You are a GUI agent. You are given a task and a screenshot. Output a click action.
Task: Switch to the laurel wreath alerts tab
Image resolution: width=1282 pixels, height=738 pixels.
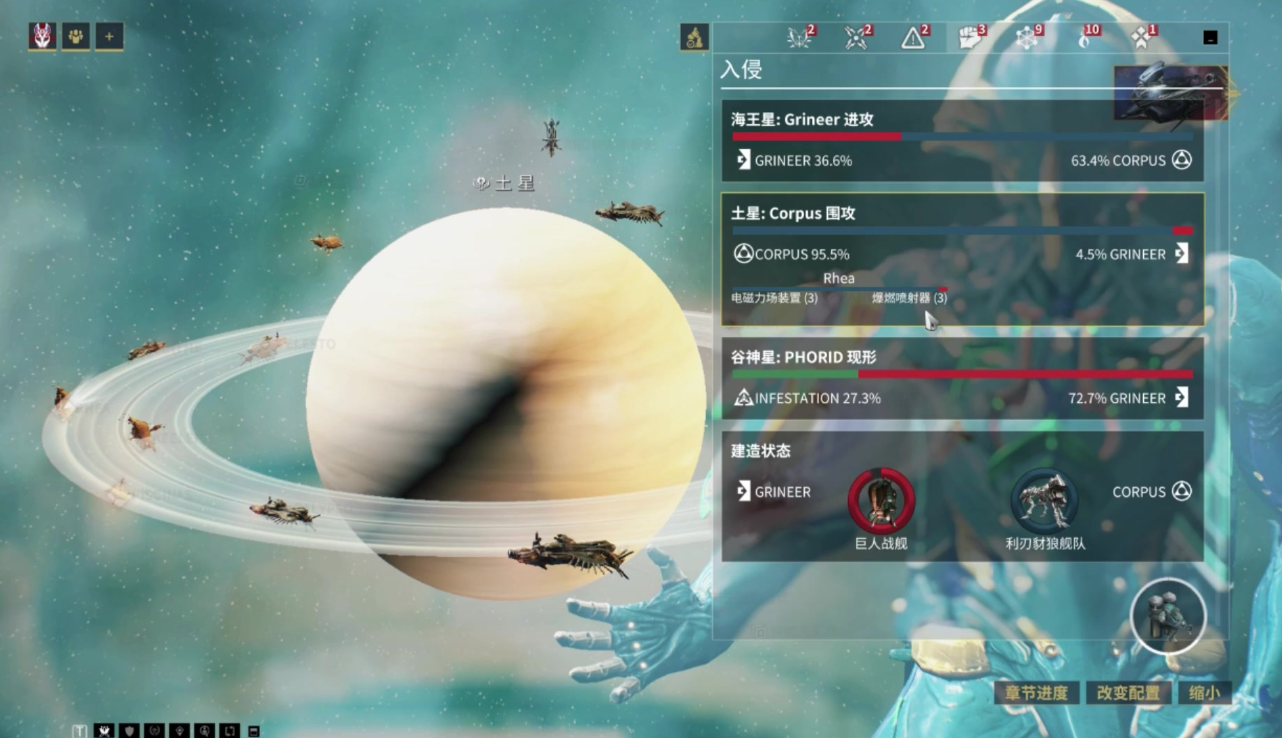[801, 38]
